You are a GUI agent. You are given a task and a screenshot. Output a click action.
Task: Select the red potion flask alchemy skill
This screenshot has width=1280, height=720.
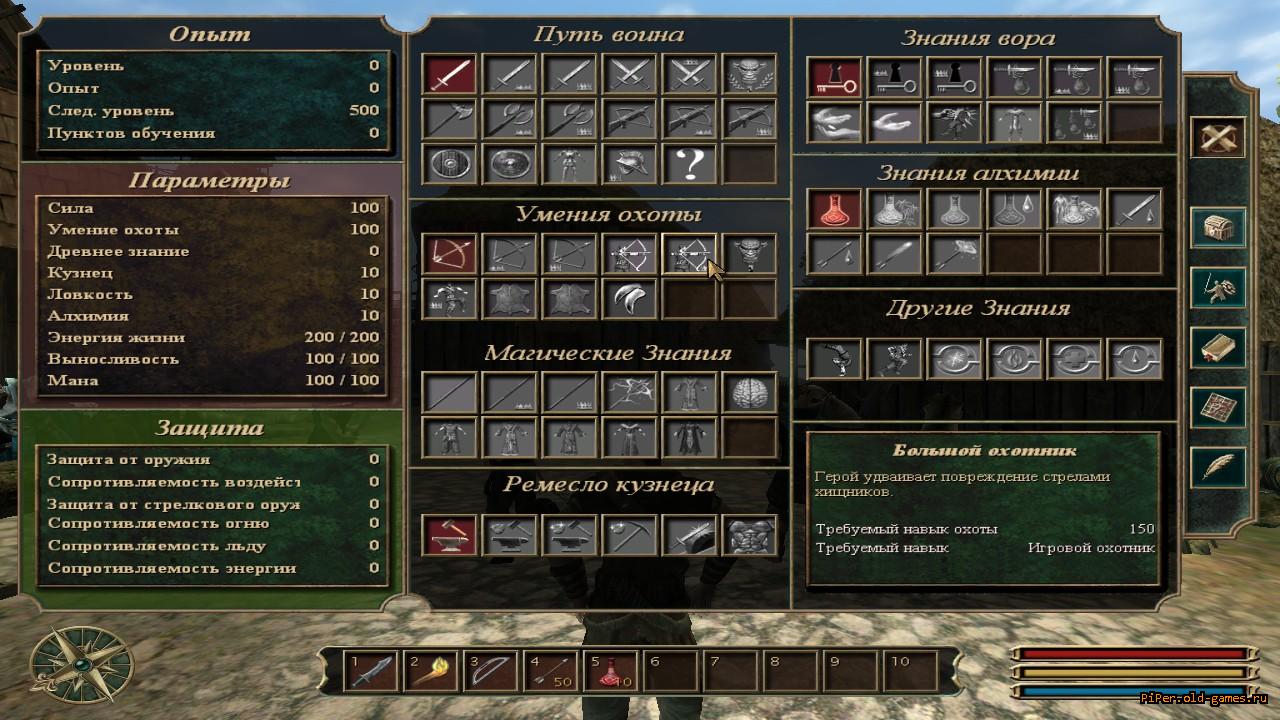click(834, 209)
